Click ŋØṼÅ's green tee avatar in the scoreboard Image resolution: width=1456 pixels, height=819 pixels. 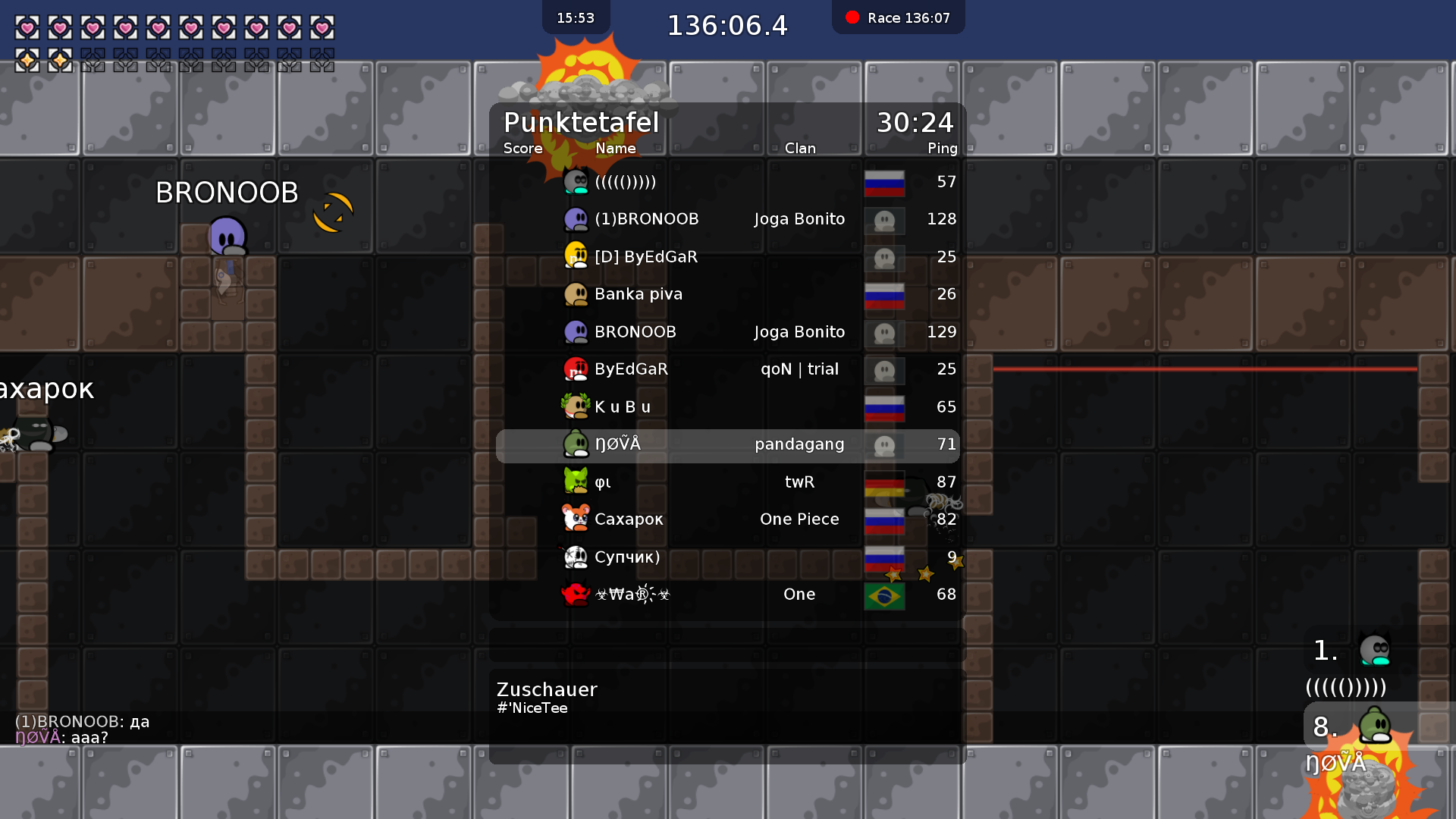pos(577,444)
